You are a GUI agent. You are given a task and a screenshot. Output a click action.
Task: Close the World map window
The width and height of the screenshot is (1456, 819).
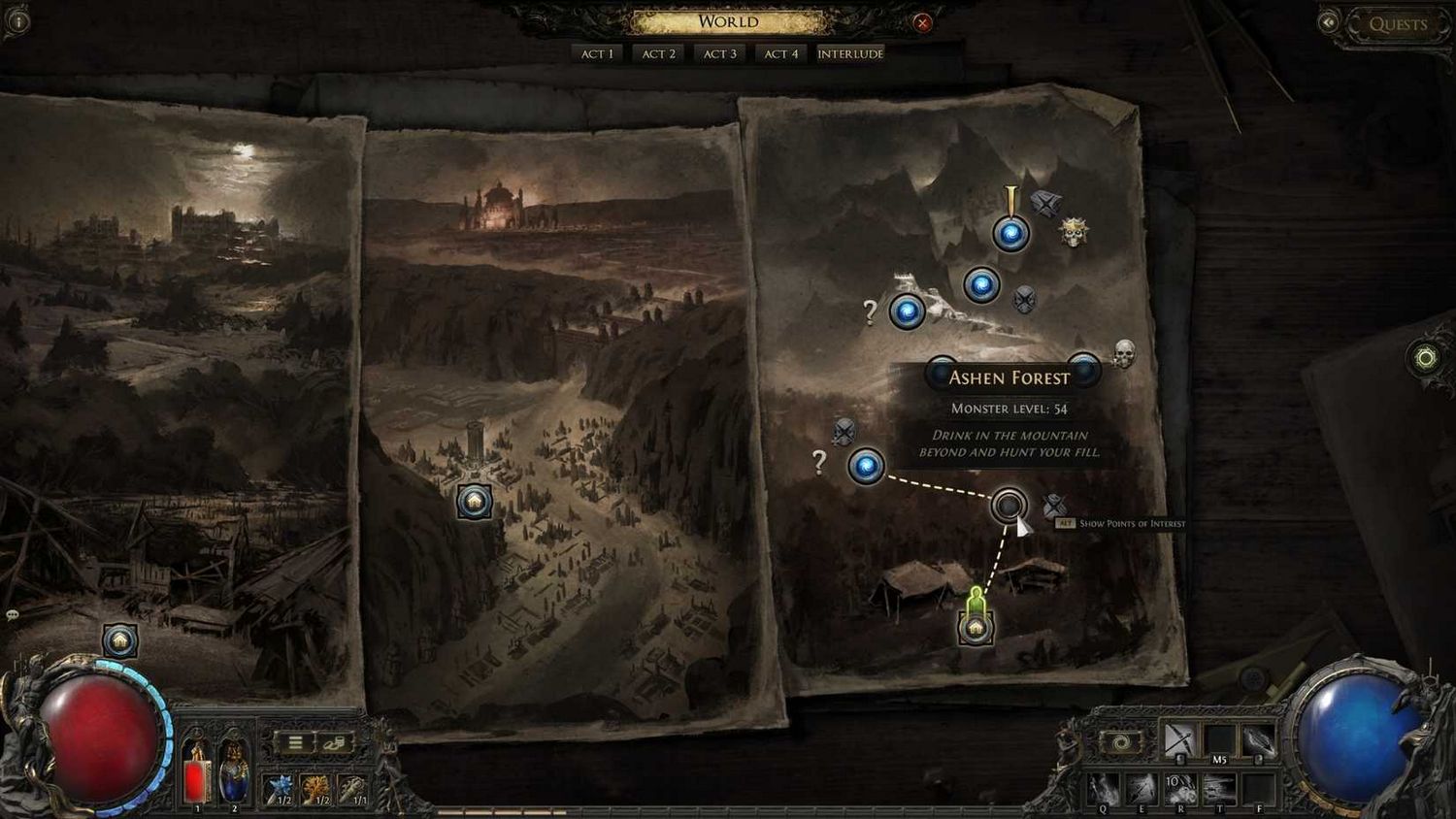pos(922,23)
